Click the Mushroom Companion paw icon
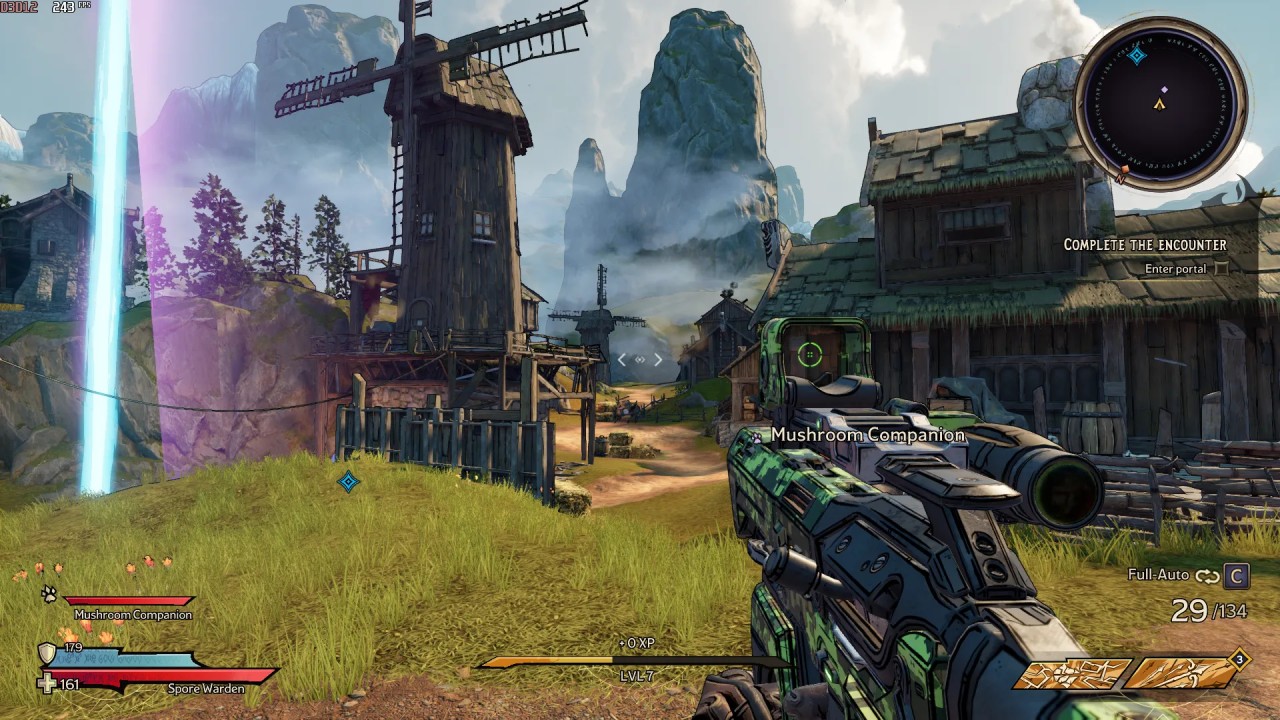Viewport: 1280px width, 720px height. click(x=49, y=594)
